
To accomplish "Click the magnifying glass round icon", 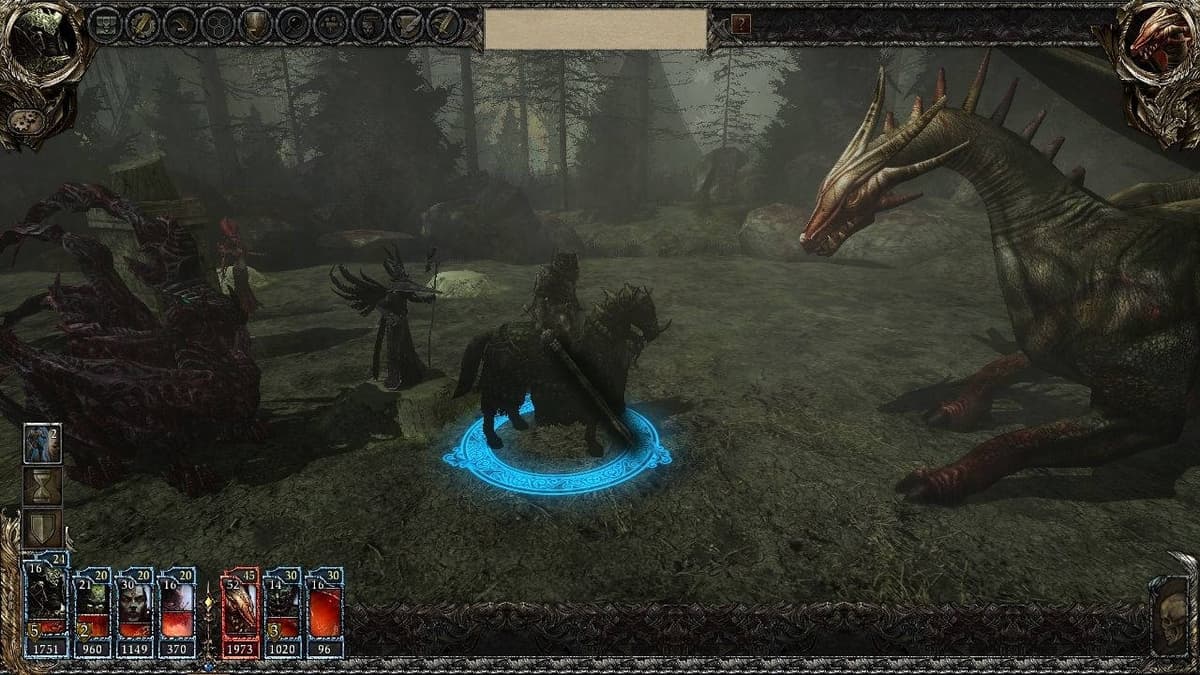I will click(294, 25).
